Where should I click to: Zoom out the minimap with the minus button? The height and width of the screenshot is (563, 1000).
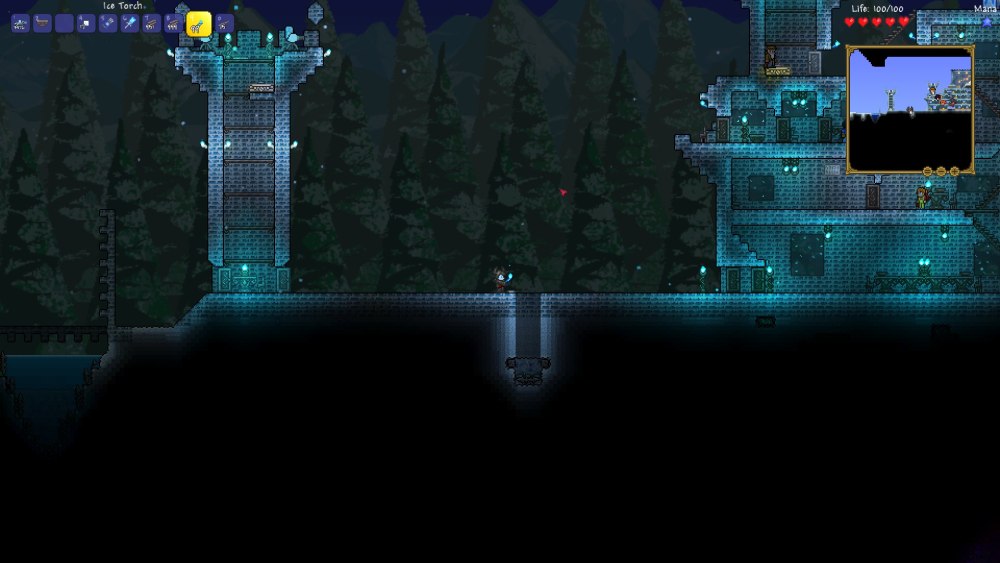941,171
